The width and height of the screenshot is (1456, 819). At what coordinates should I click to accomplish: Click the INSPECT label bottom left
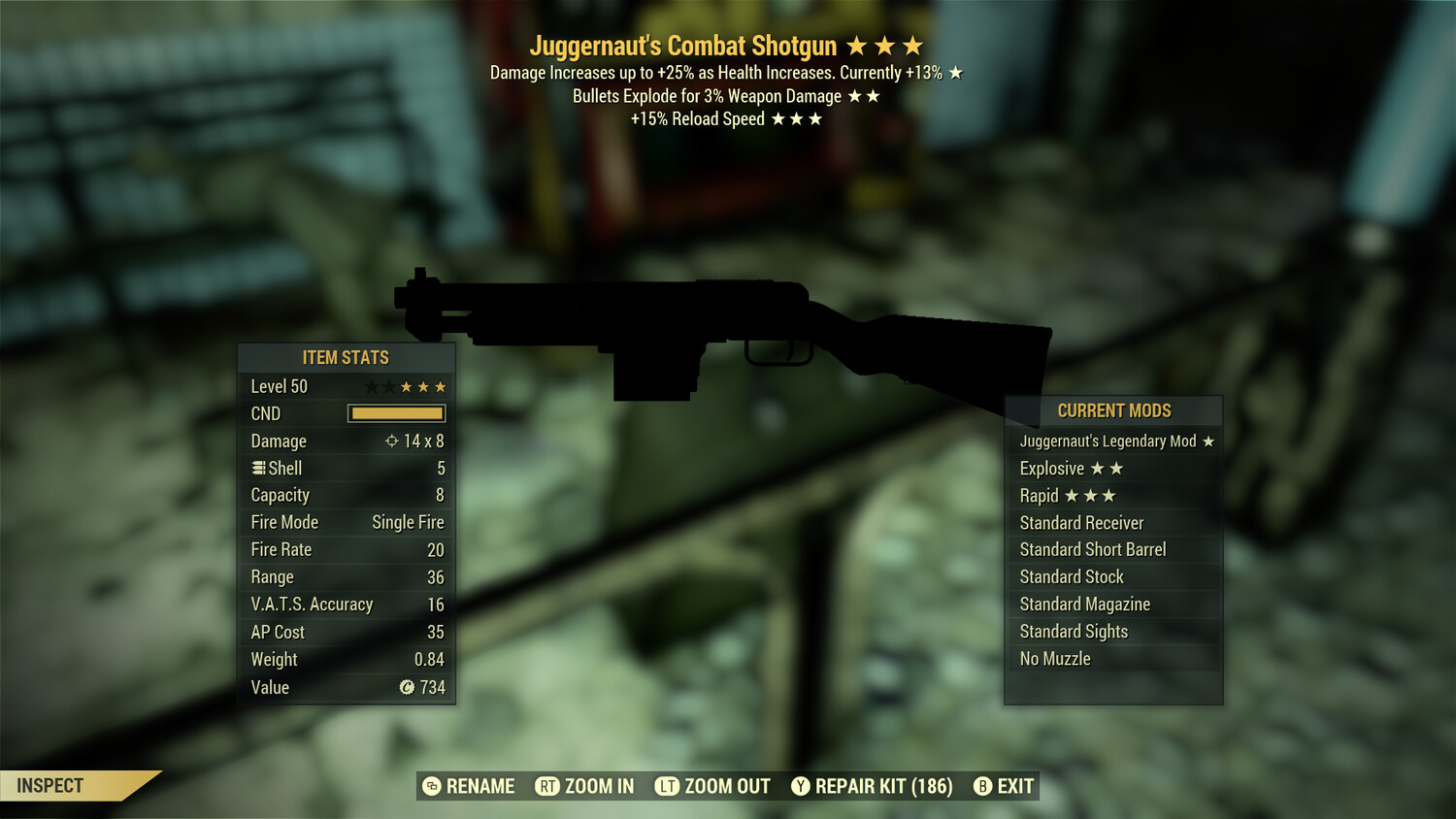tap(50, 785)
